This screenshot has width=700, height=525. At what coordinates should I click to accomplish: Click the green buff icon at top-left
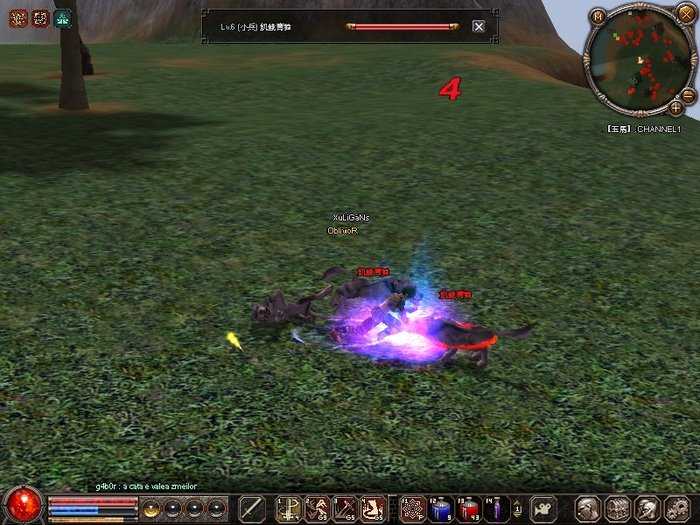pos(63,18)
